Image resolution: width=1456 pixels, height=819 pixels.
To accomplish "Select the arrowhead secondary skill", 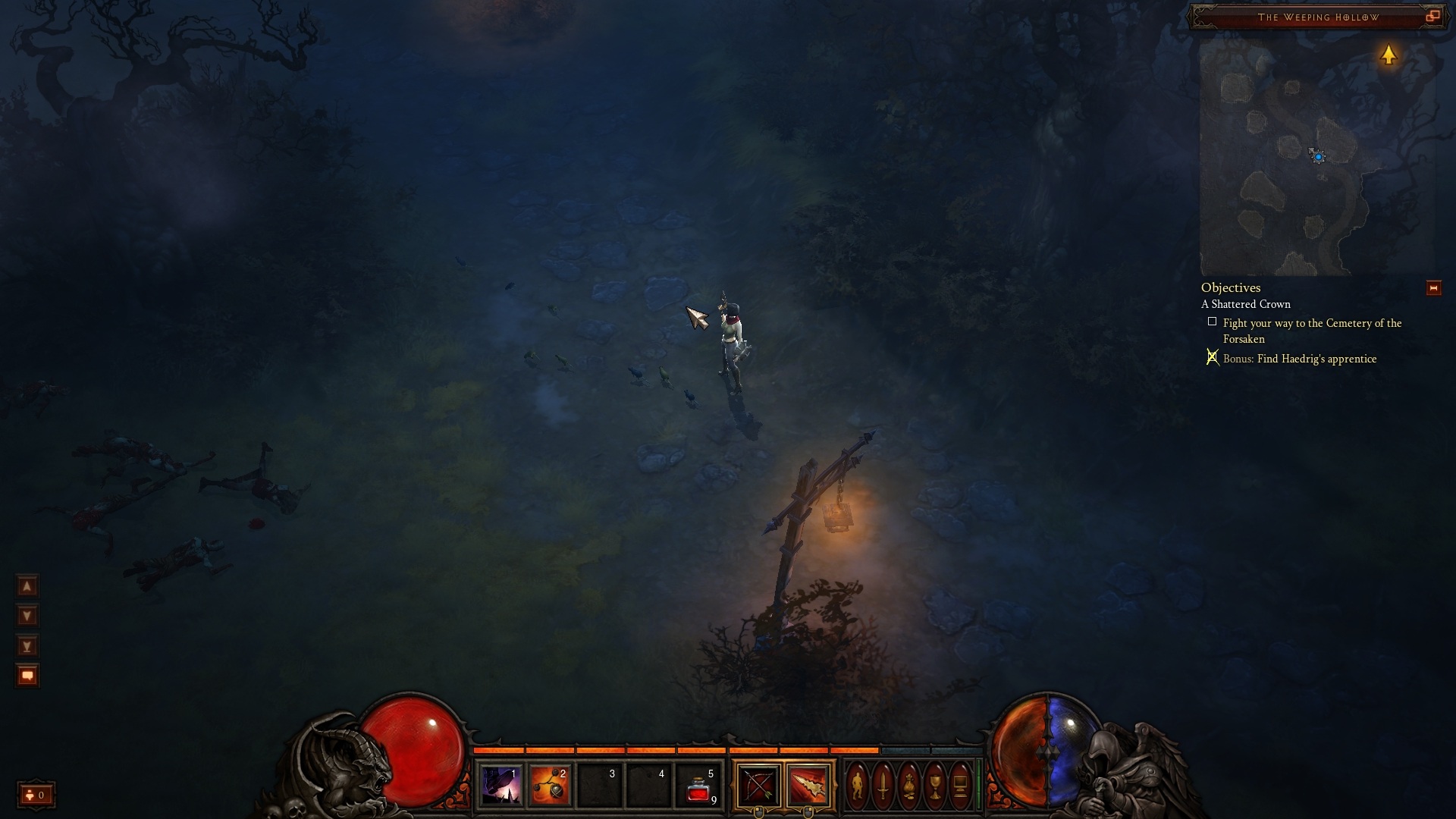I will (x=808, y=786).
